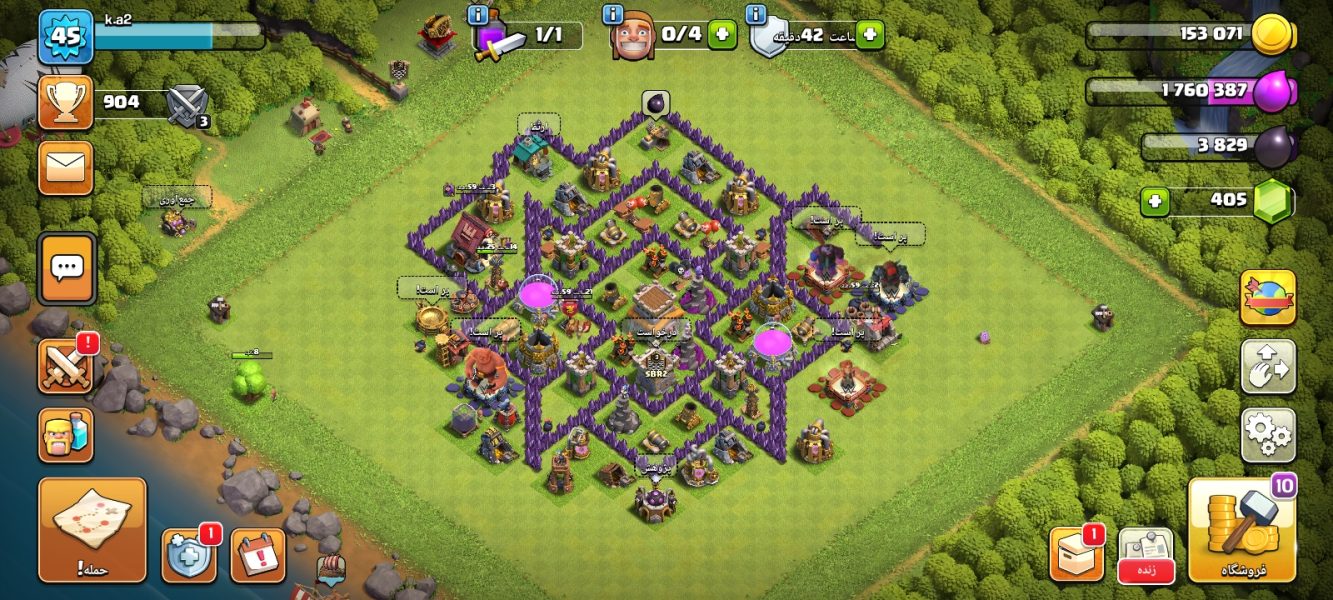The width and height of the screenshot is (1333, 600).
Task: Open the army barbarian and potion button
Action: pyautogui.click(x=66, y=435)
